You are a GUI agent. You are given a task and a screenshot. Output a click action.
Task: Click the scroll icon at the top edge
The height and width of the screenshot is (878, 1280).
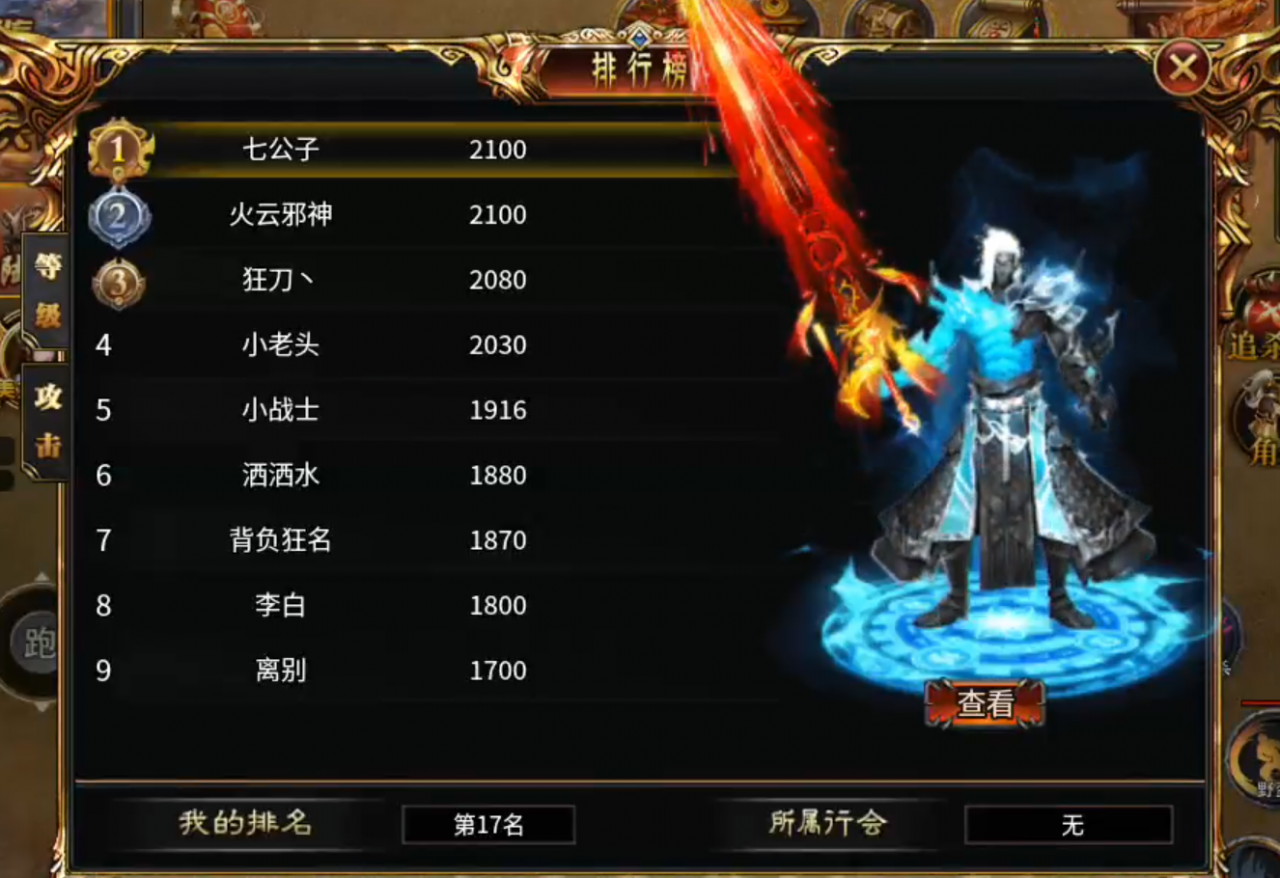(1000, 18)
